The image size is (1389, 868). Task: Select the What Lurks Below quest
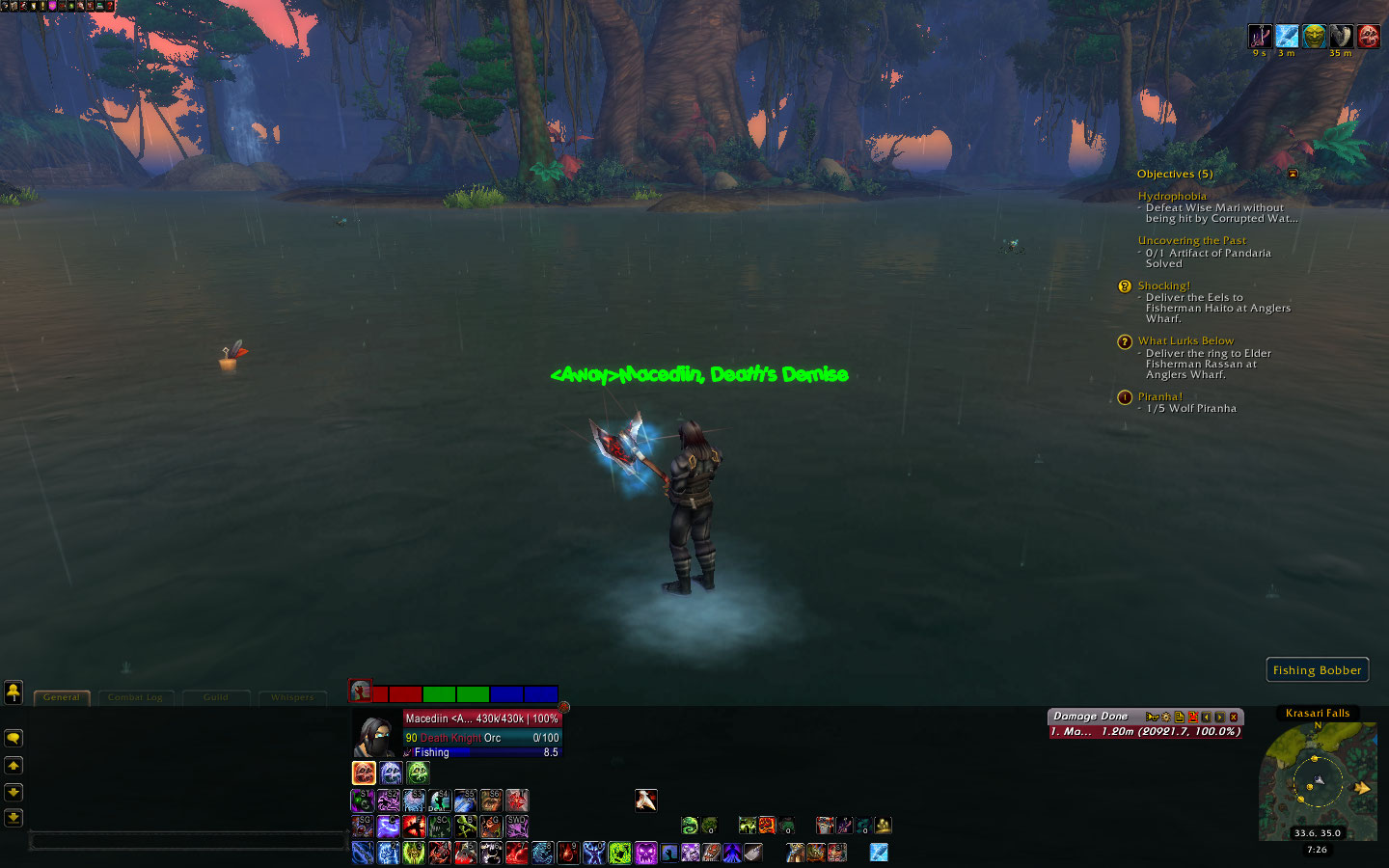pos(1185,340)
